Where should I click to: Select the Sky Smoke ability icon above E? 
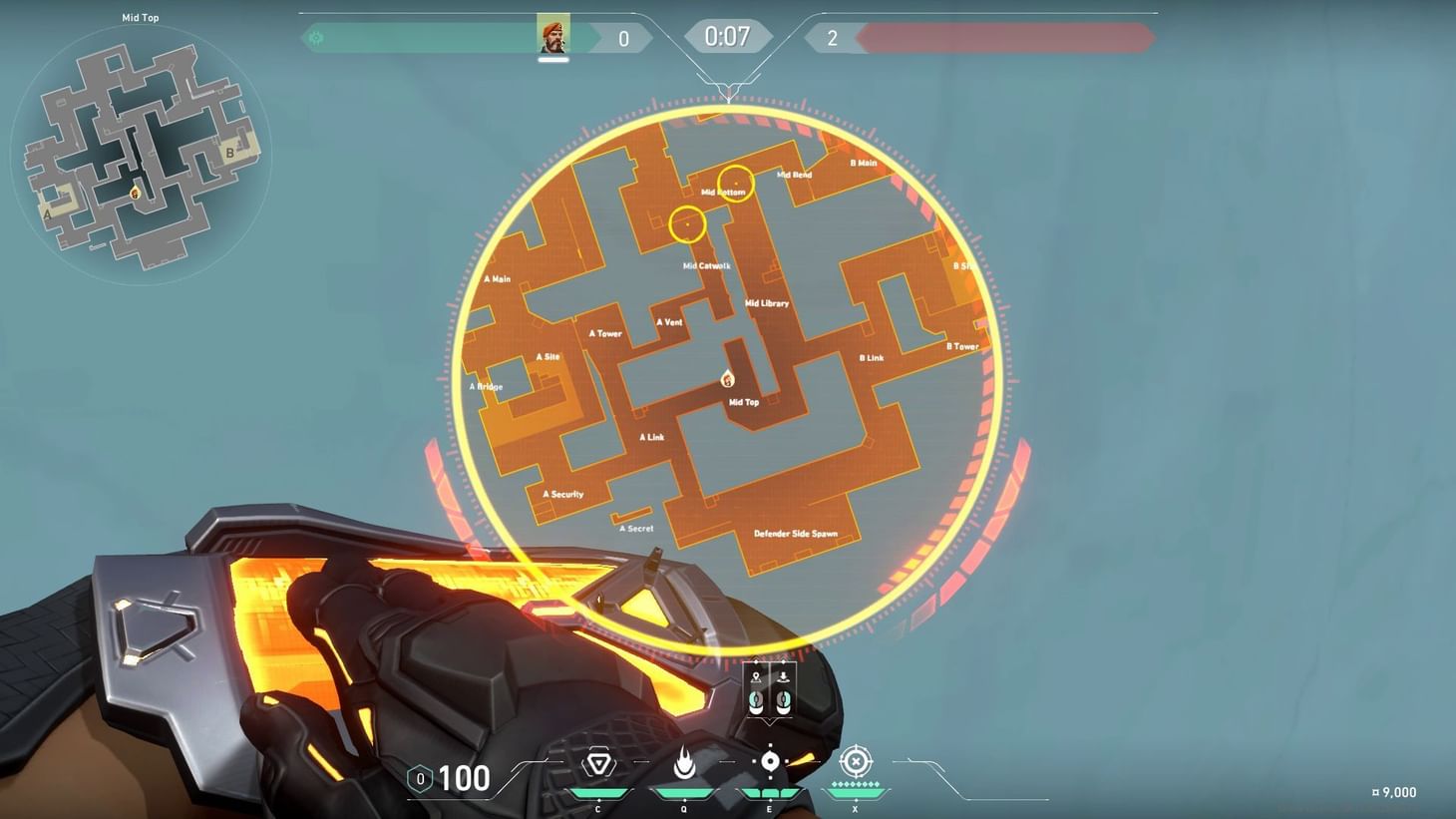click(x=769, y=763)
